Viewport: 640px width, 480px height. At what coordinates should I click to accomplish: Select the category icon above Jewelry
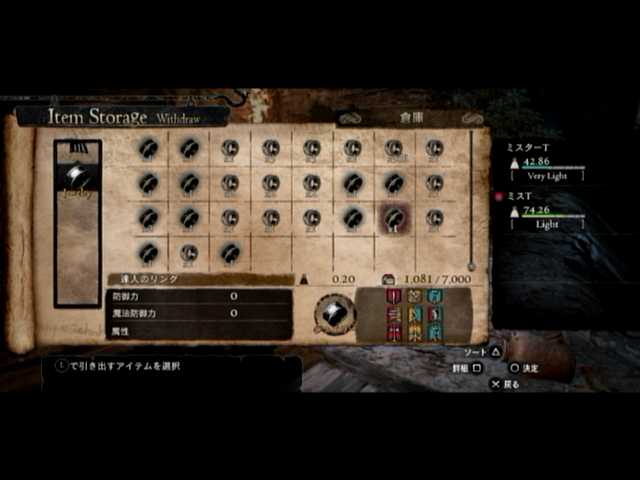pos(77,148)
